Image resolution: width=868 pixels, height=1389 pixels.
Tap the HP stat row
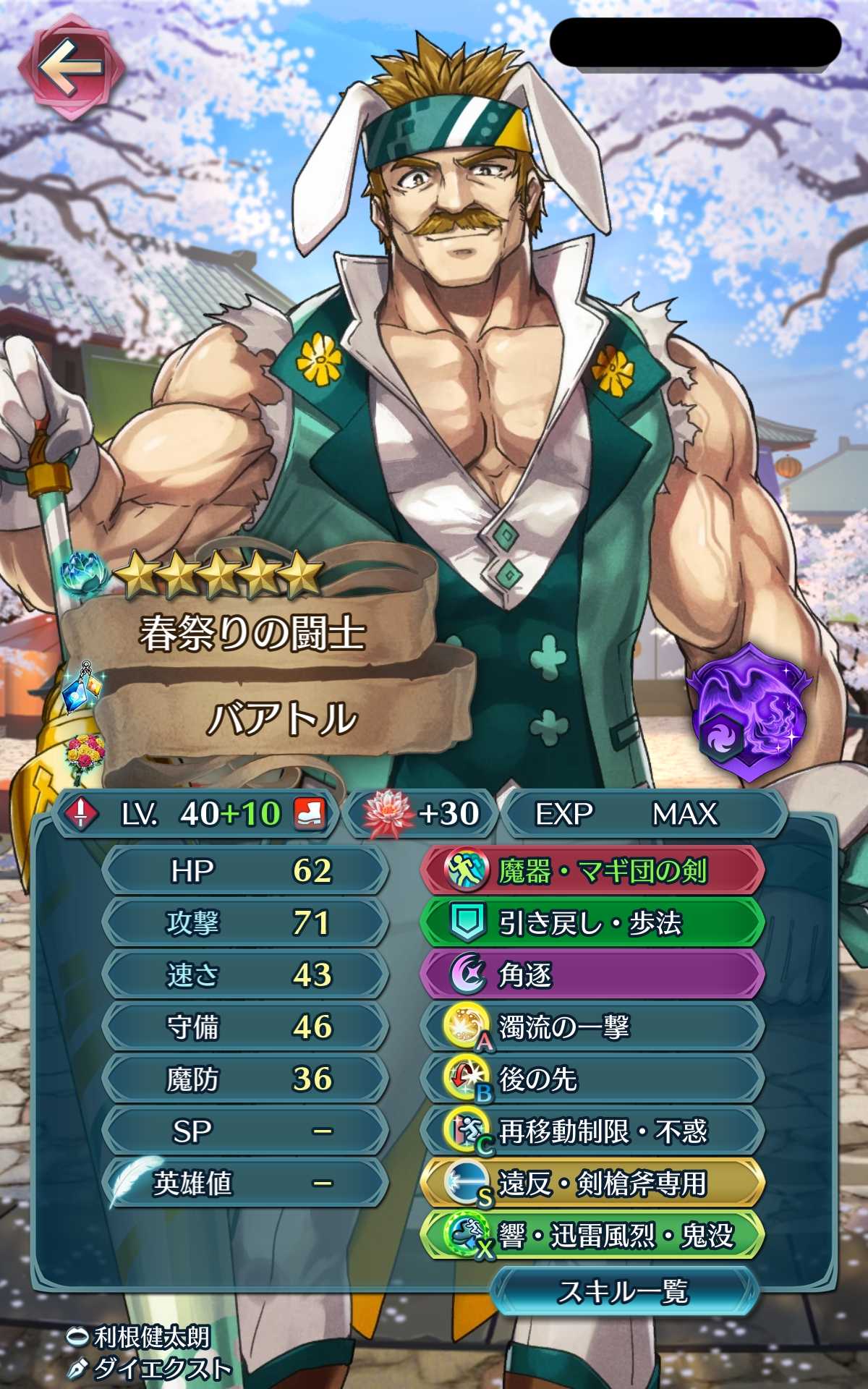(x=246, y=870)
